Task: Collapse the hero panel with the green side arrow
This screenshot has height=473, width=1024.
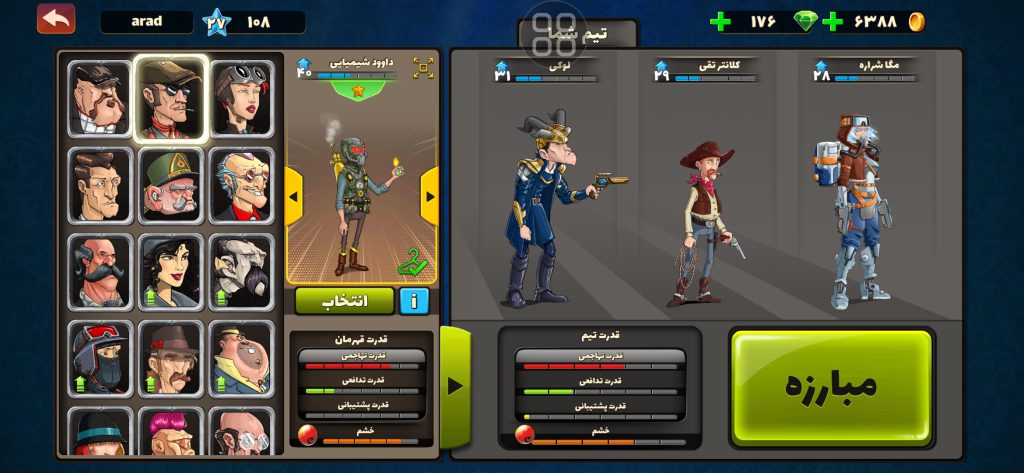Action: coord(455,386)
